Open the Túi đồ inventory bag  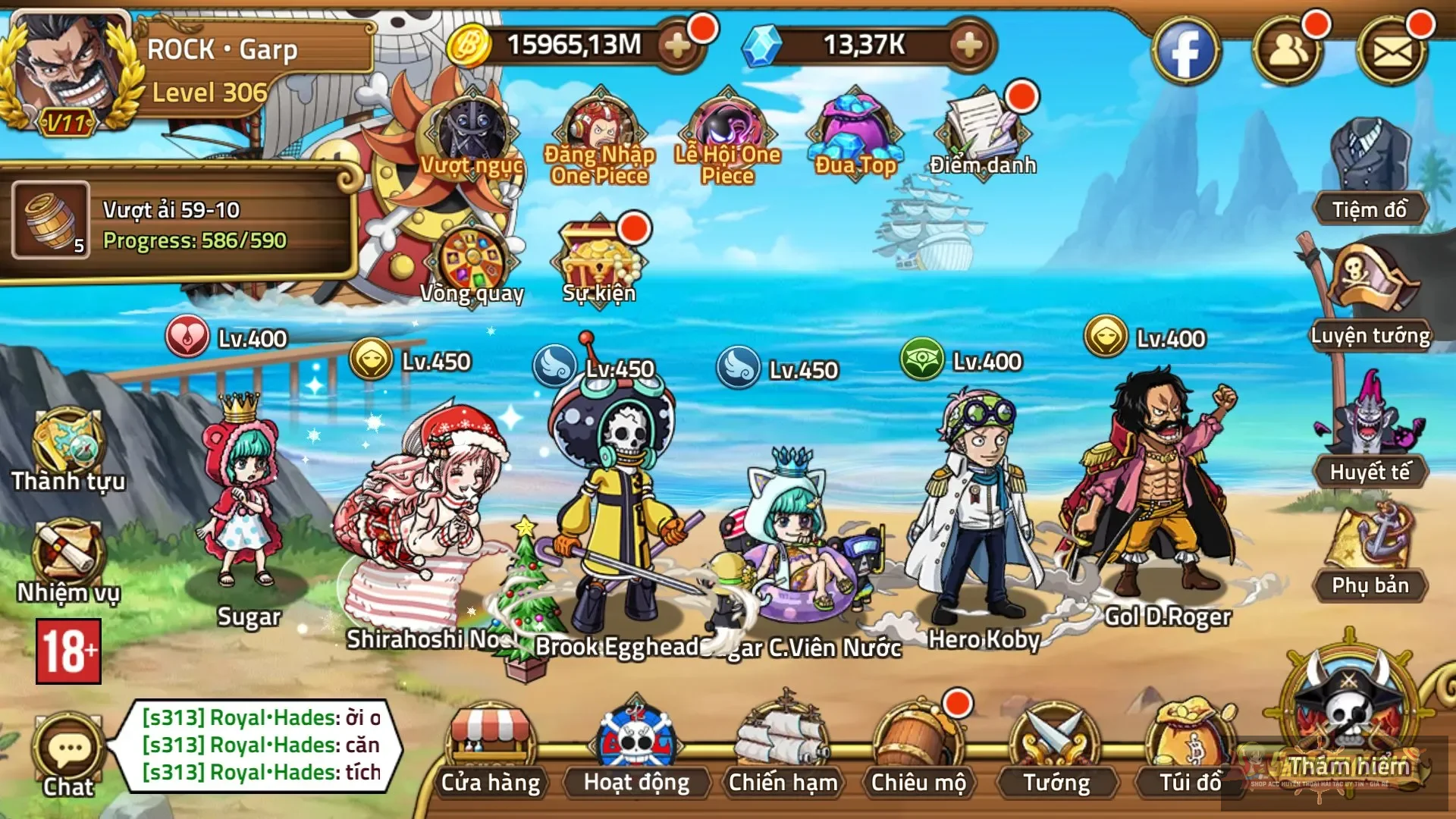(1190, 752)
